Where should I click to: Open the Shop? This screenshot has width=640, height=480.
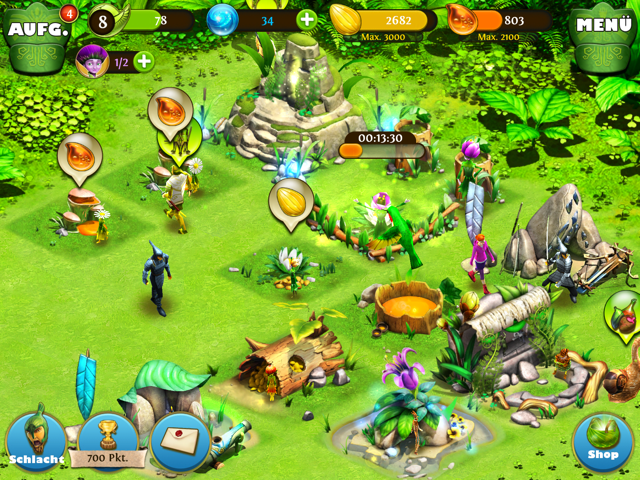coord(603,442)
